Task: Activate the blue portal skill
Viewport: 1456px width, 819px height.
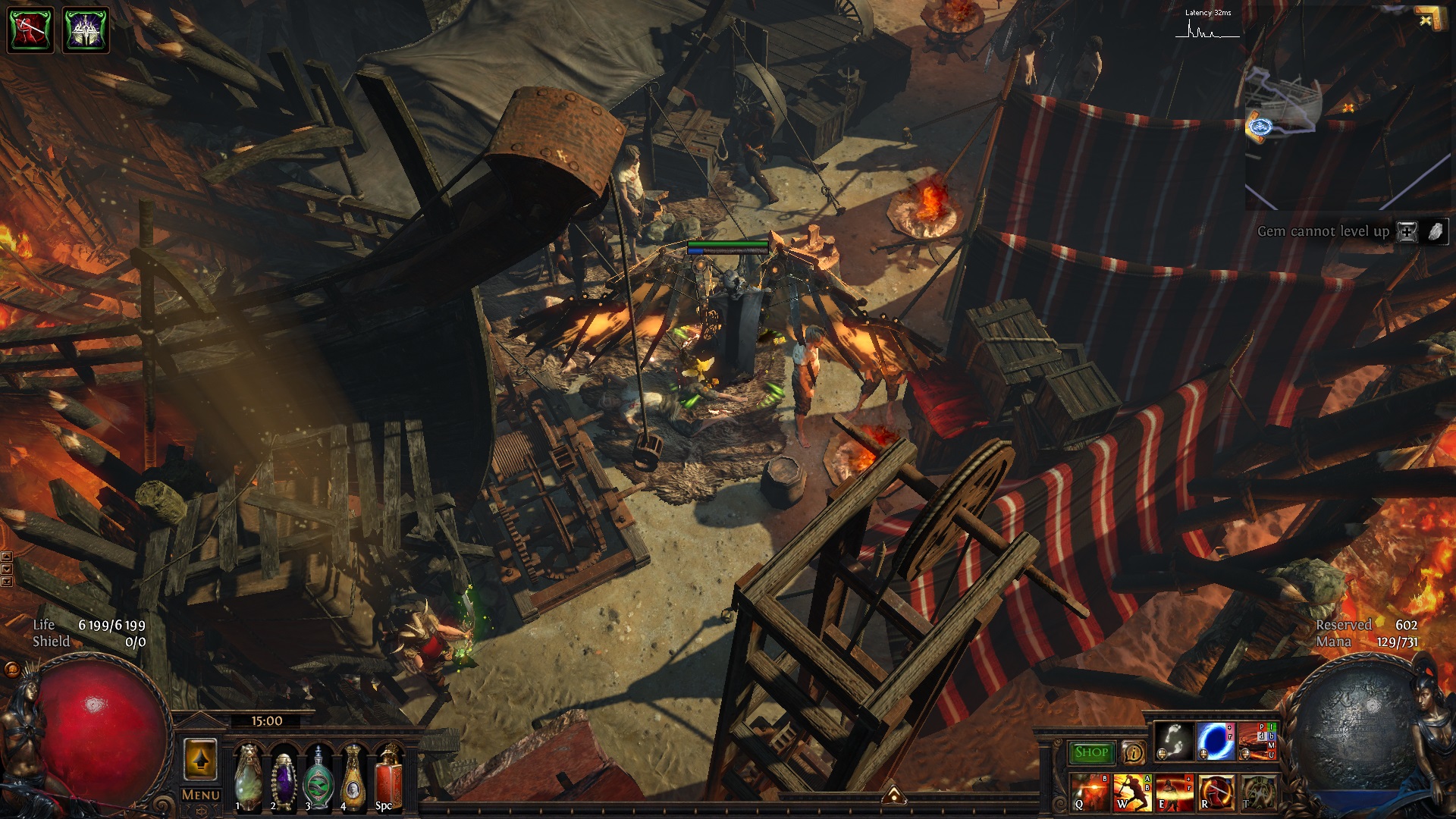Action: pos(1216,741)
